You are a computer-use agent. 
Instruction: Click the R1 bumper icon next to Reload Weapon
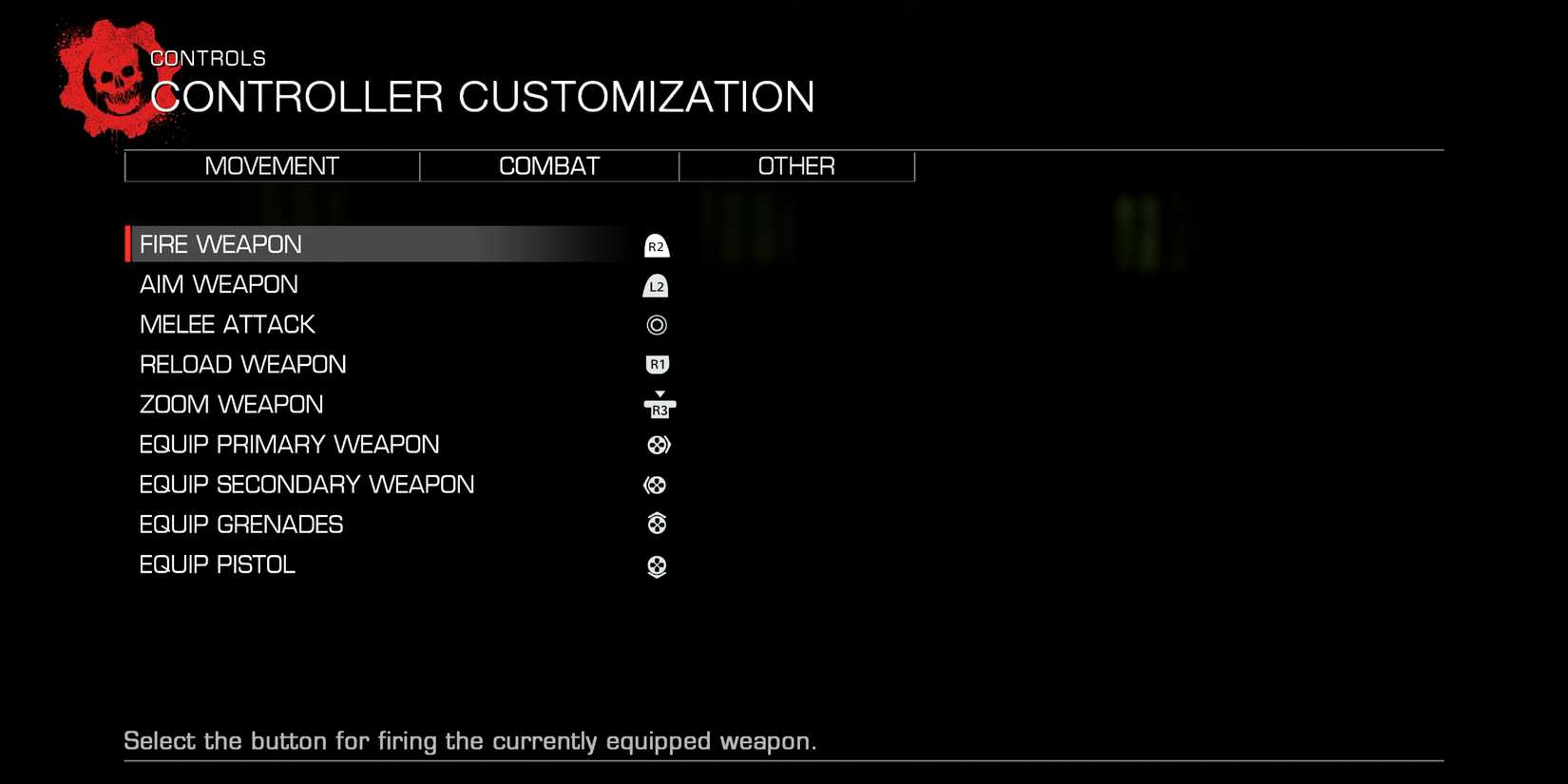[x=656, y=364]
